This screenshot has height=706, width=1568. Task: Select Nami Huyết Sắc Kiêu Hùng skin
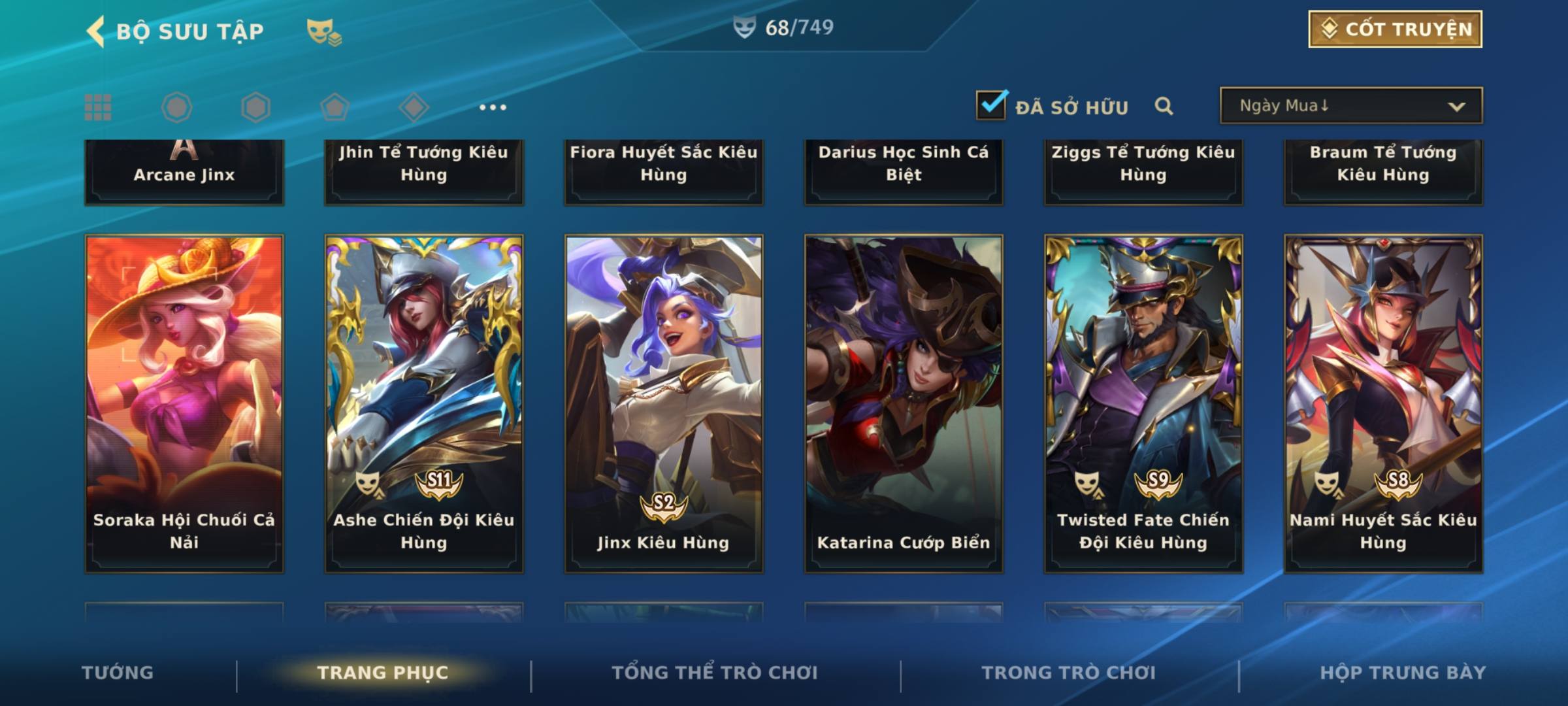tap(1383, 403)
